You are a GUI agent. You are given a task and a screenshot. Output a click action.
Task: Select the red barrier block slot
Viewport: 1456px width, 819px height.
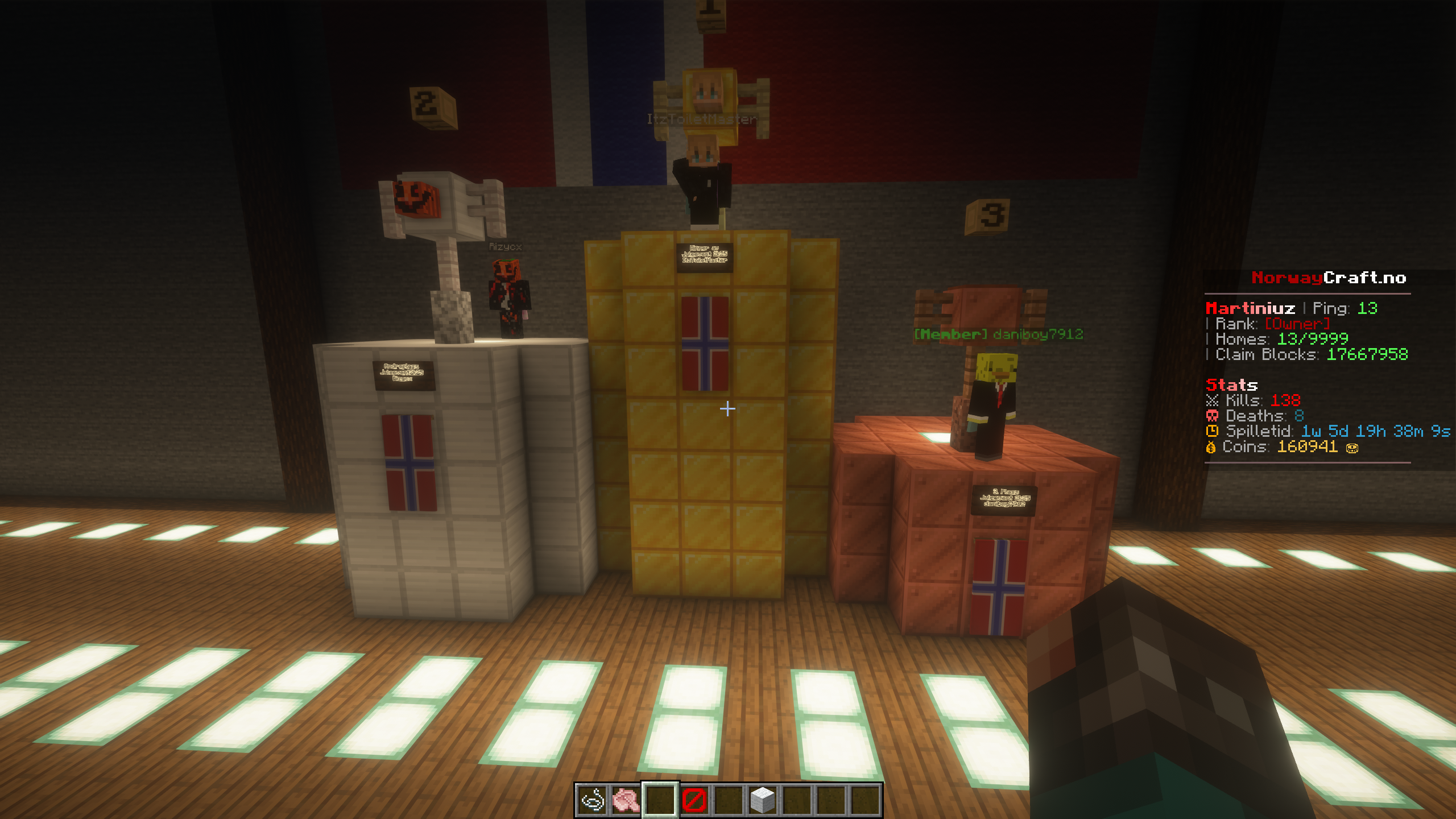694,800
